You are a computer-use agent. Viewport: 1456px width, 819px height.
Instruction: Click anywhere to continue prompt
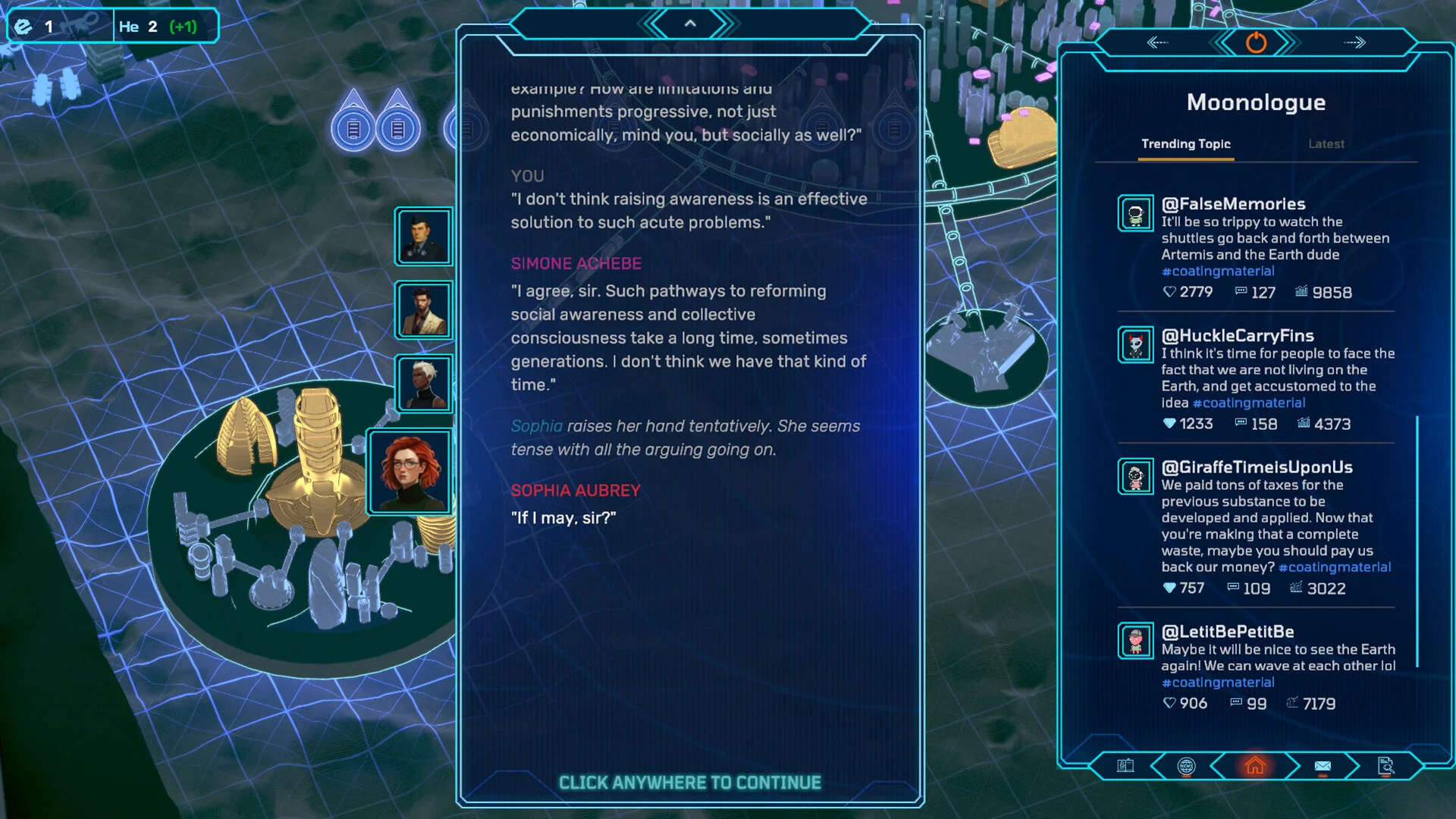click(x=689, y=783)
